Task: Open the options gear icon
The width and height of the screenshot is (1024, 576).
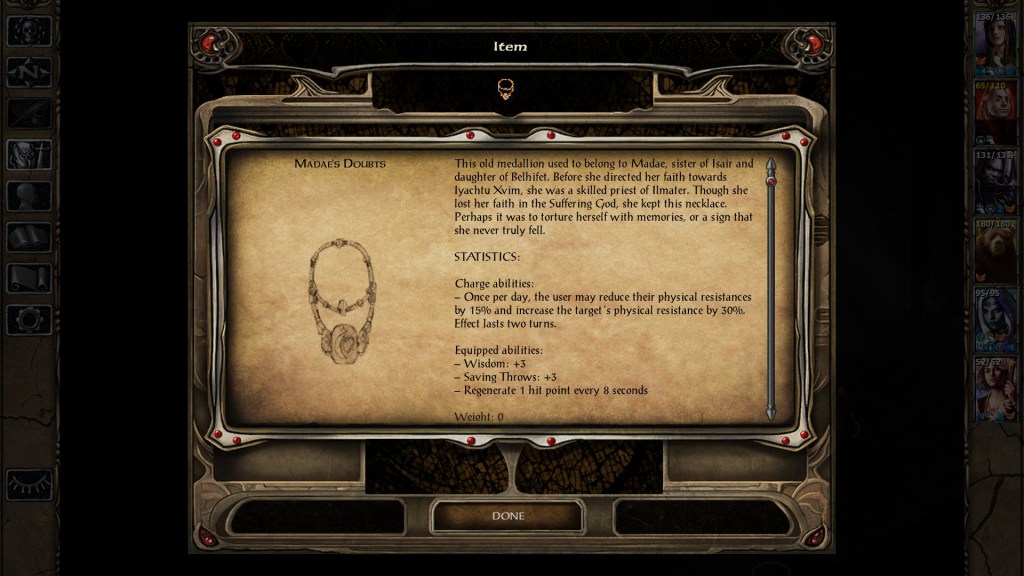Action: [28, 320]
